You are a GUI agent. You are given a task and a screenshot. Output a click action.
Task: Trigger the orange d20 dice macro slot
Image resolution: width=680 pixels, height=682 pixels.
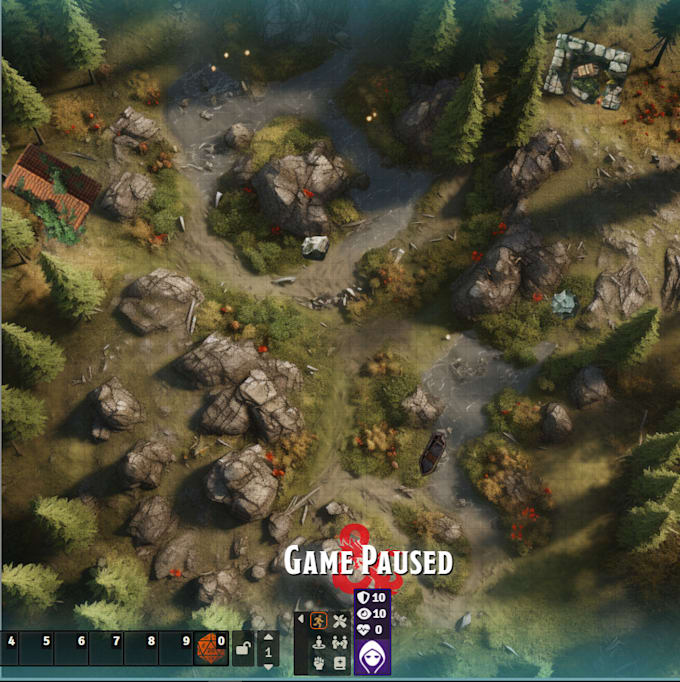[211, 648]
